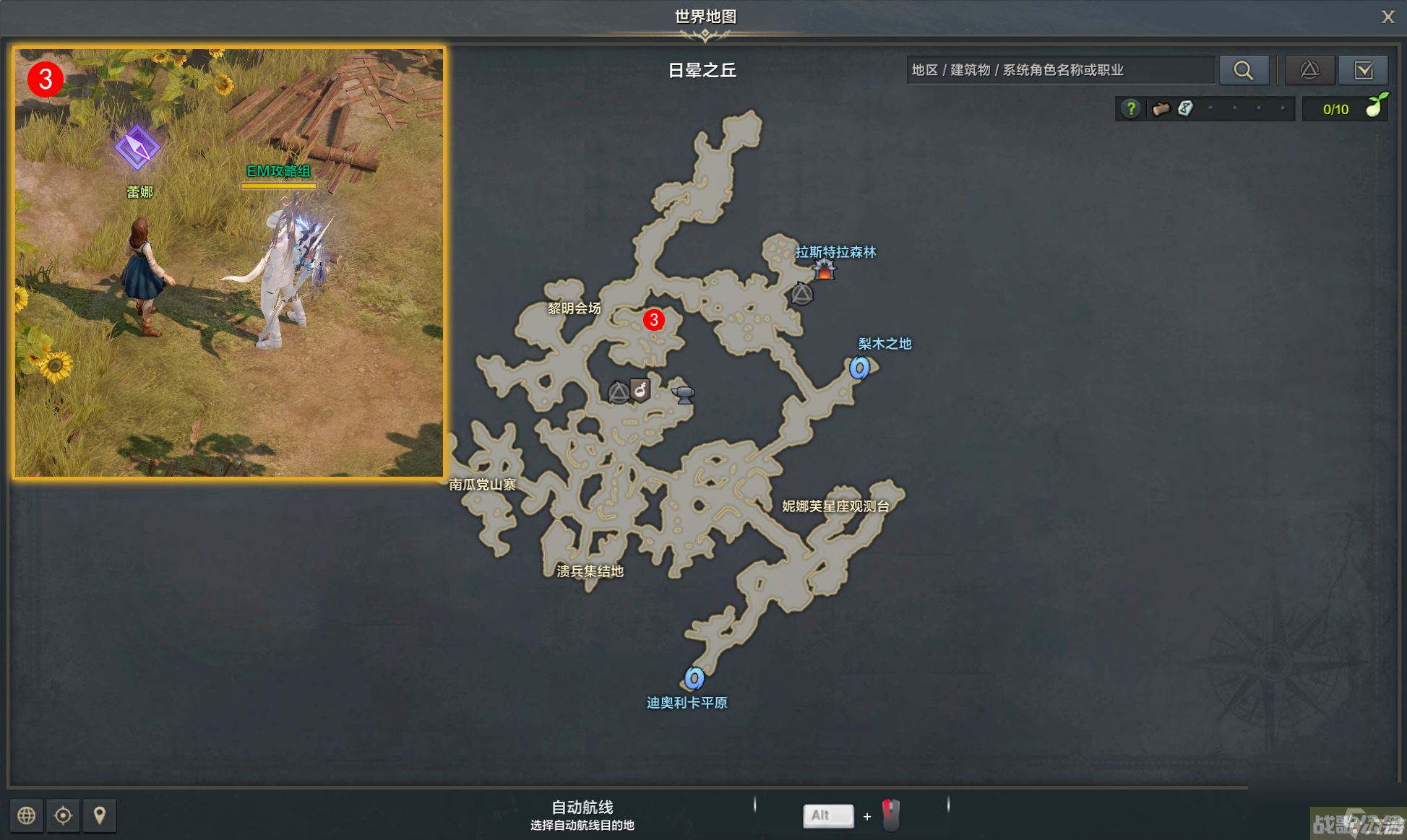The height and width of the screenshot is (840, 1407).
Task: Open the checklist panel at top right
Action: pos(1364,70)
